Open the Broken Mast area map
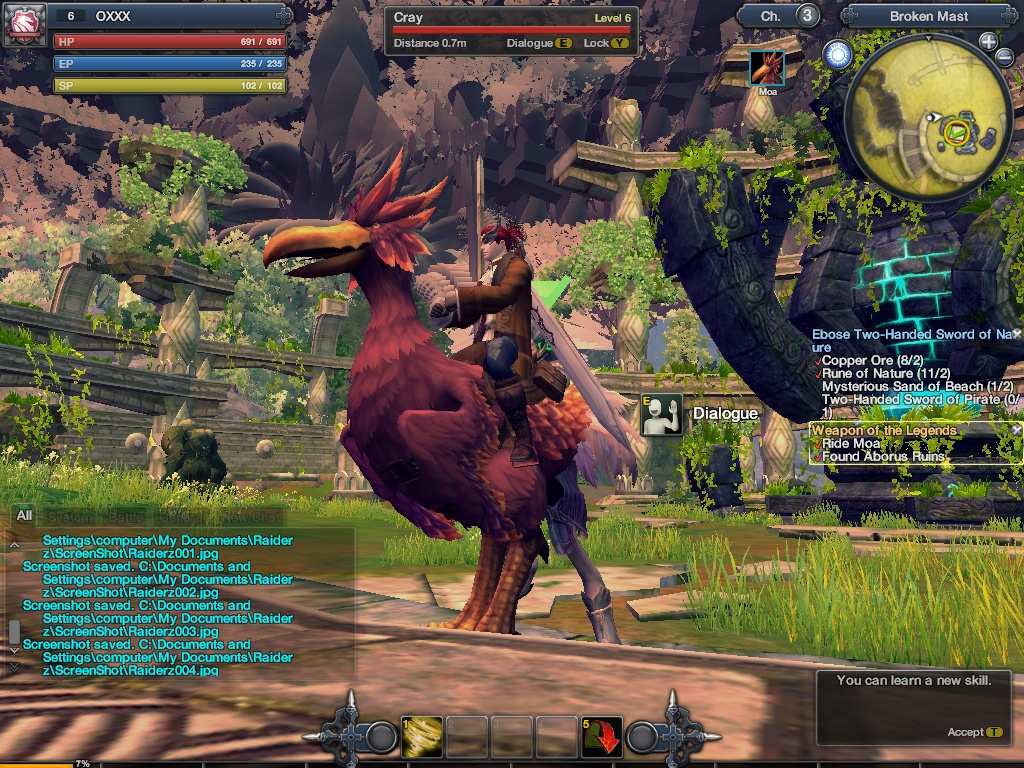 pyautogui.click(x=923, y=16)
